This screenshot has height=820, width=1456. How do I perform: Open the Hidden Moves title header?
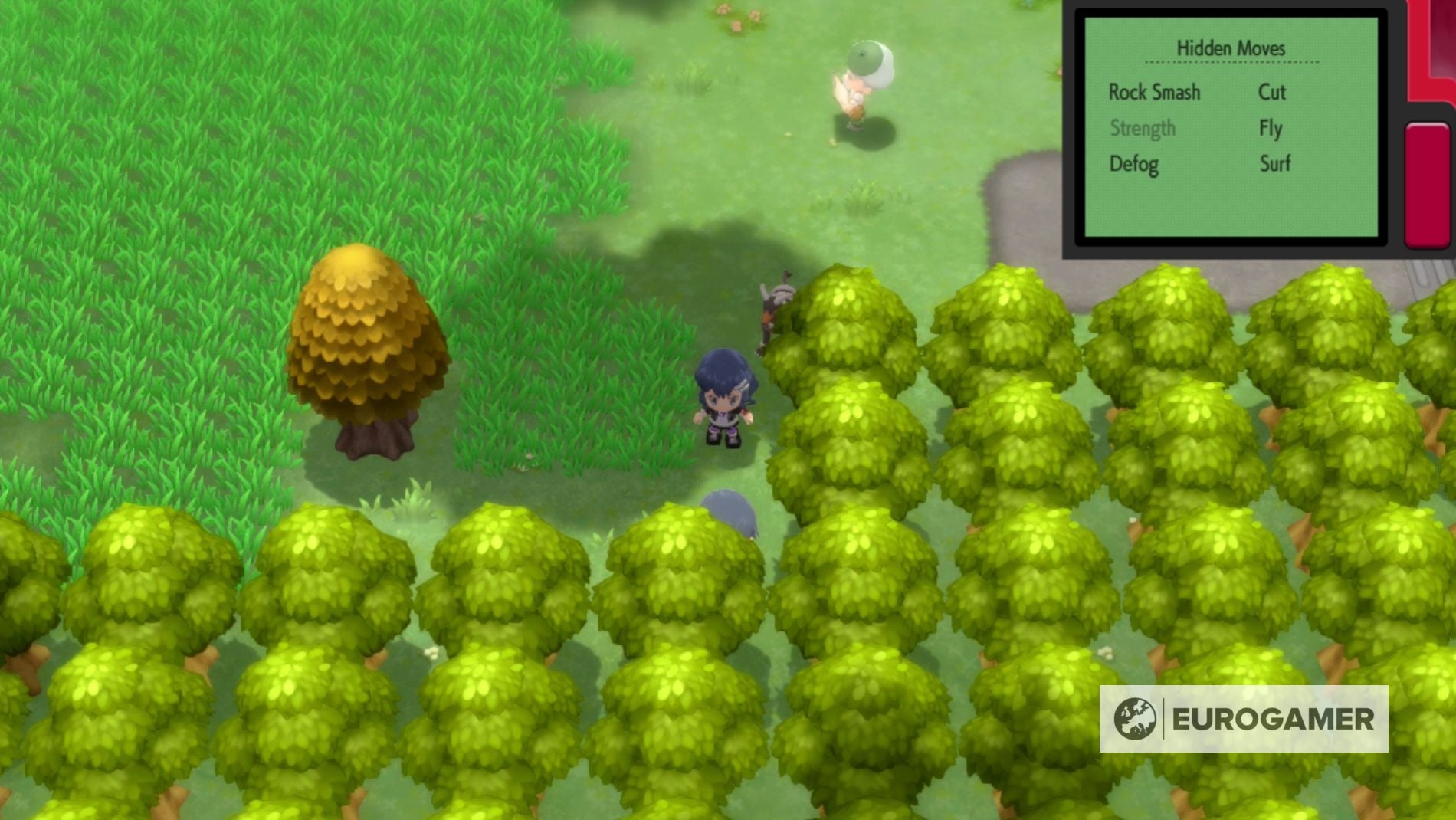point(1231,48)
